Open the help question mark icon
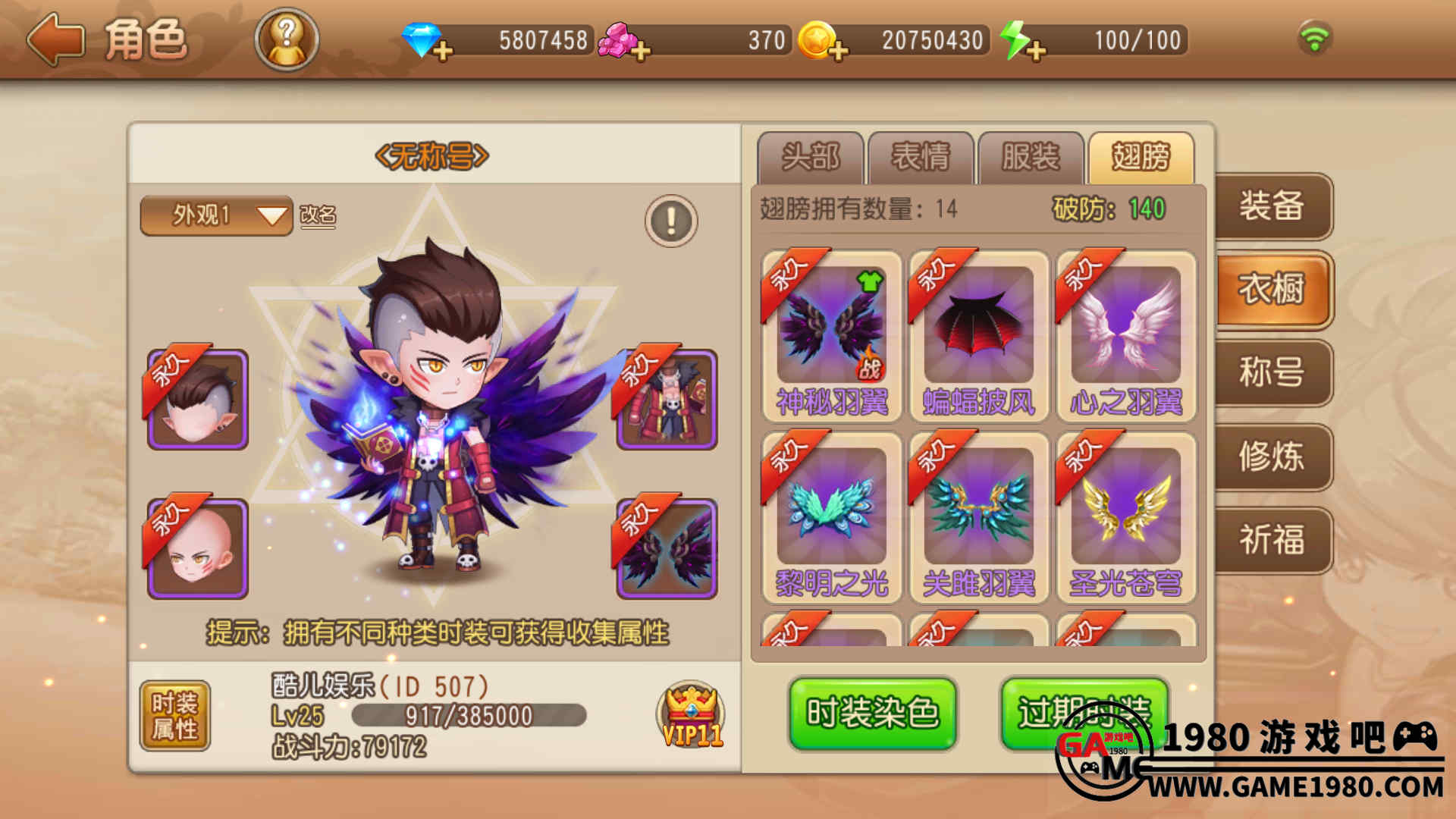This screenshot has height=819, width=1456. point(287,39)
